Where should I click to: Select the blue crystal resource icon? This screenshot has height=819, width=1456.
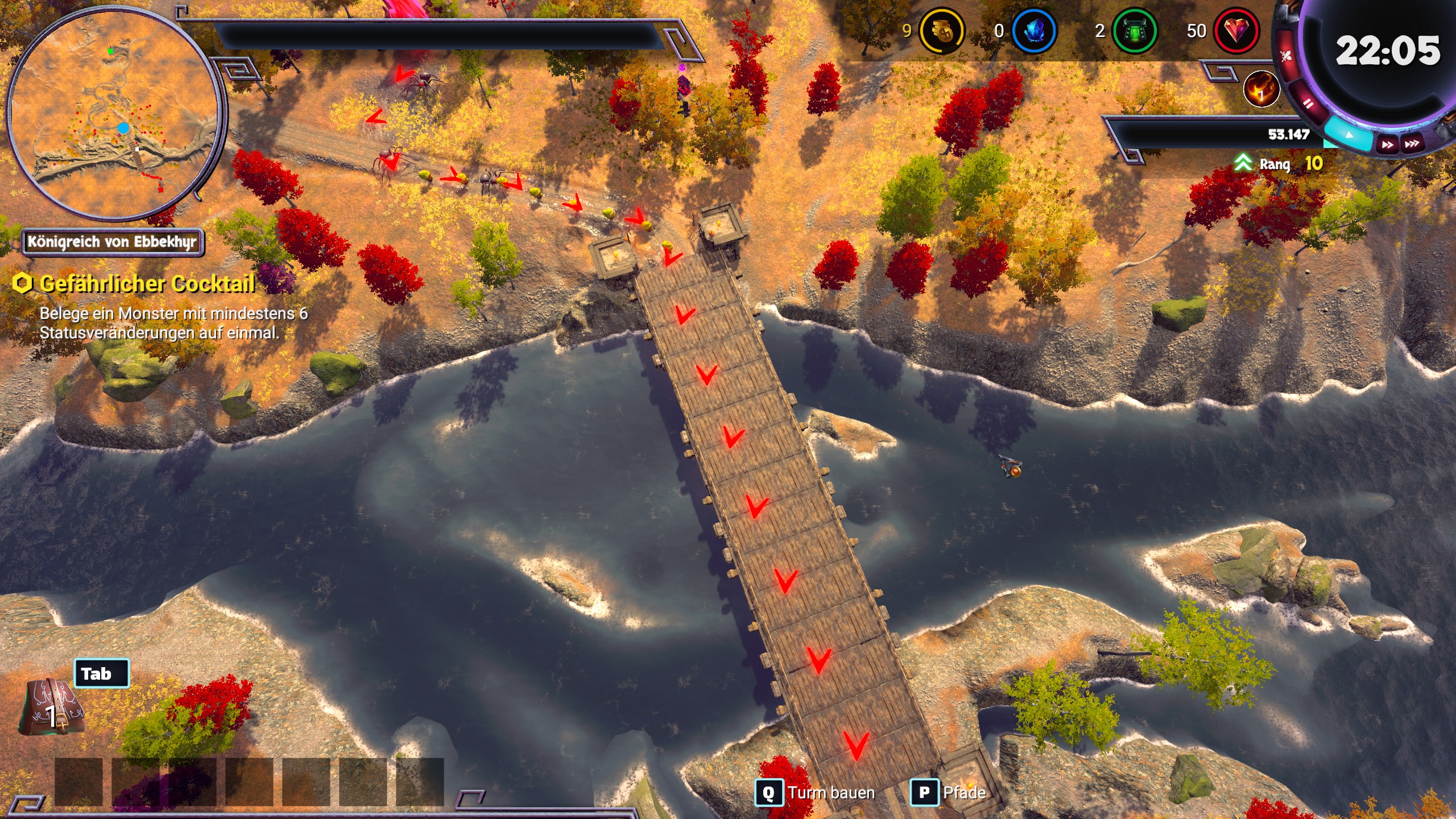click(1034, 31)
